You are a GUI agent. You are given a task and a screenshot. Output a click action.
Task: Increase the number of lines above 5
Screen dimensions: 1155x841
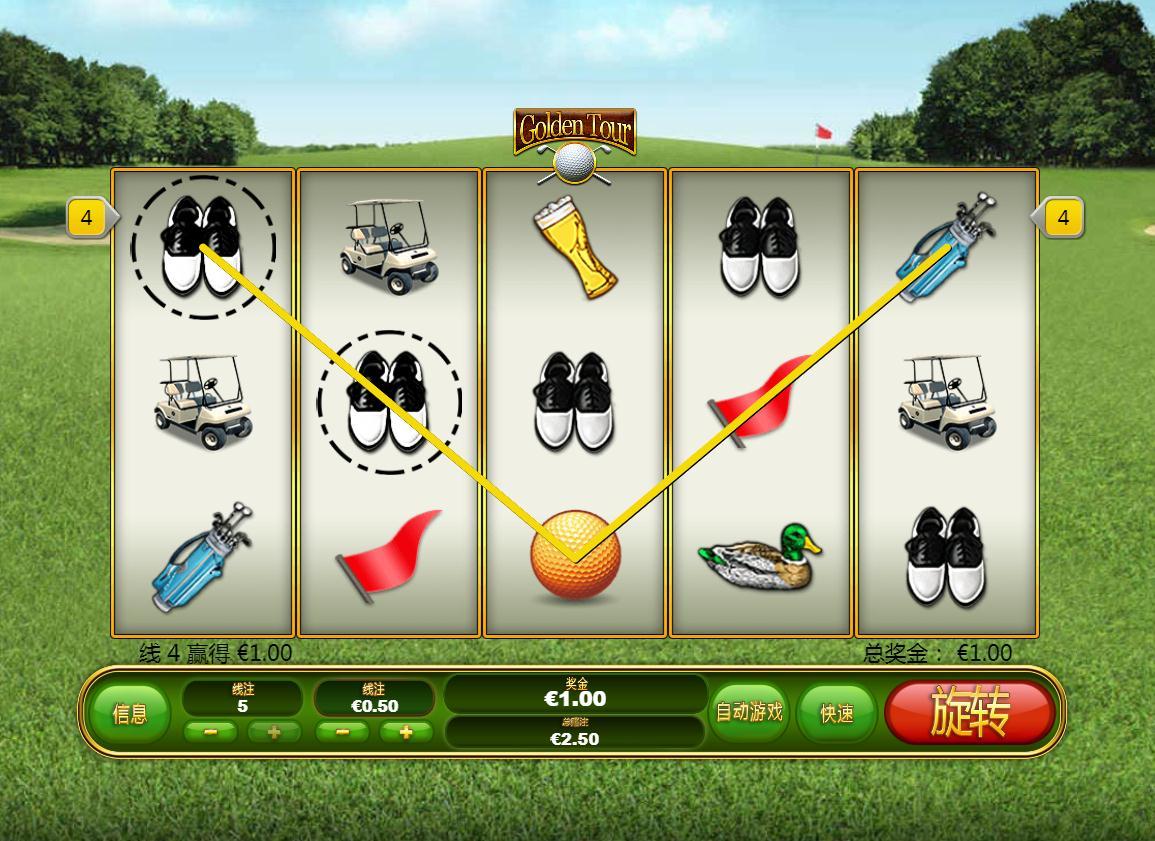point(274,732)
